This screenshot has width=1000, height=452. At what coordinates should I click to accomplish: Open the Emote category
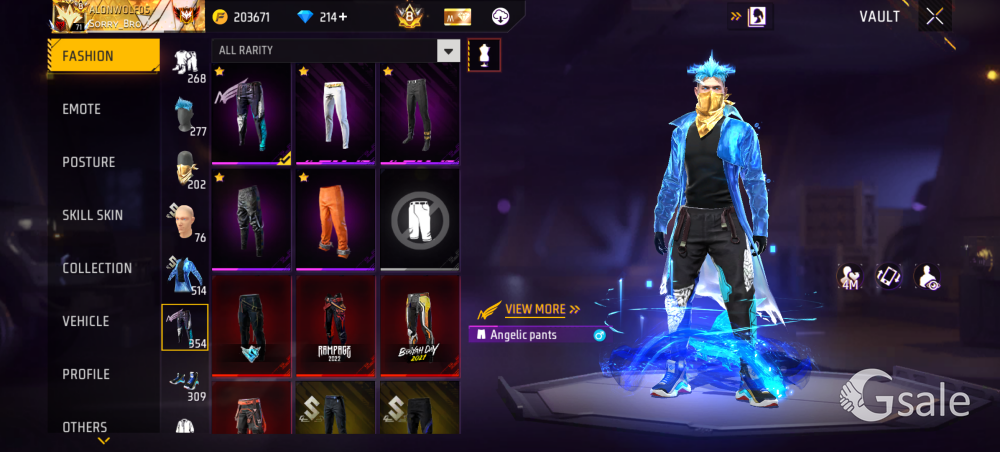[x=82, y=109]
